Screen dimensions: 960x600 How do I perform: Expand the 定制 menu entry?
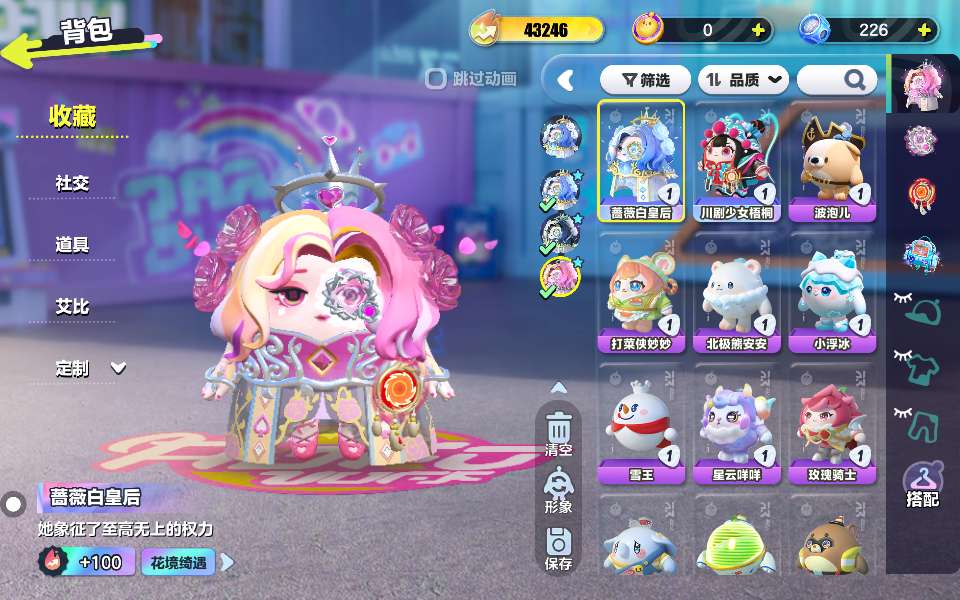(x=90, y=368)
